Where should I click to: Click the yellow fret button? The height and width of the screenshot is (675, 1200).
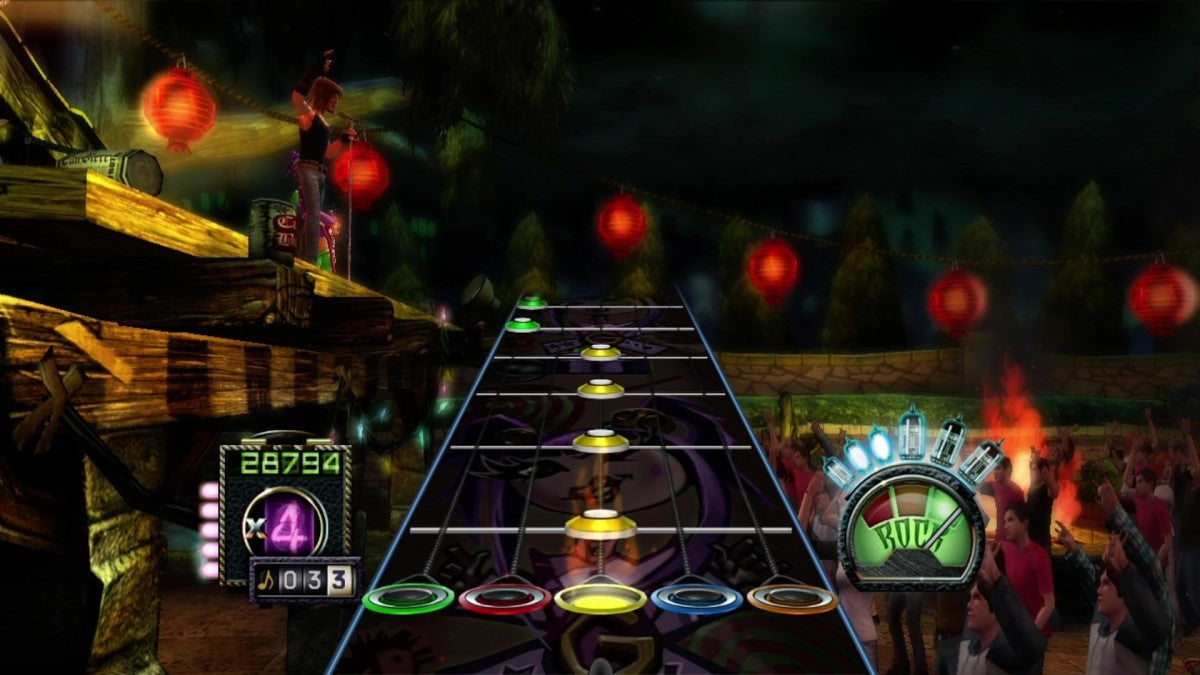[600, 598]
